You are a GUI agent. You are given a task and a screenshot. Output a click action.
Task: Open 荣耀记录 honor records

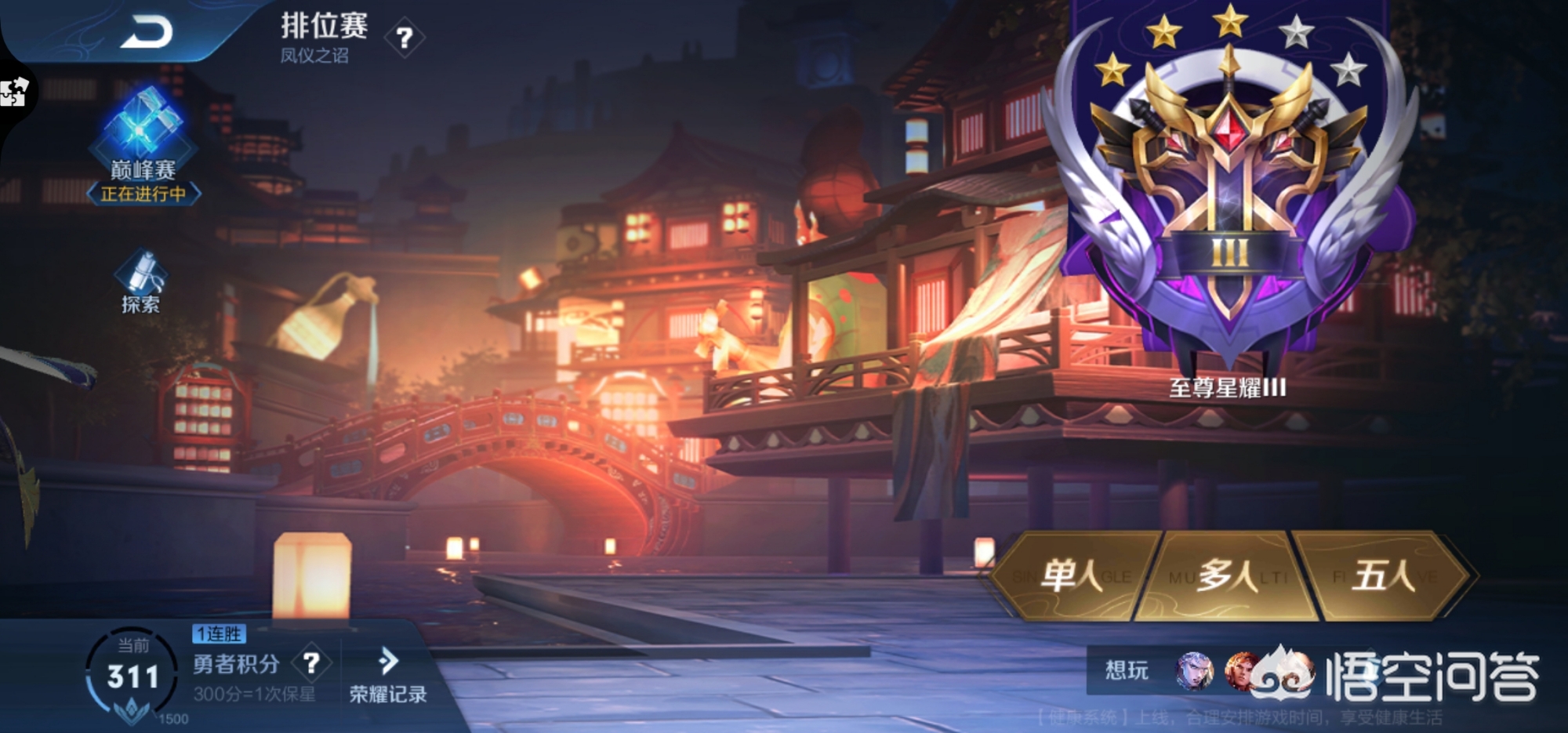387,676
